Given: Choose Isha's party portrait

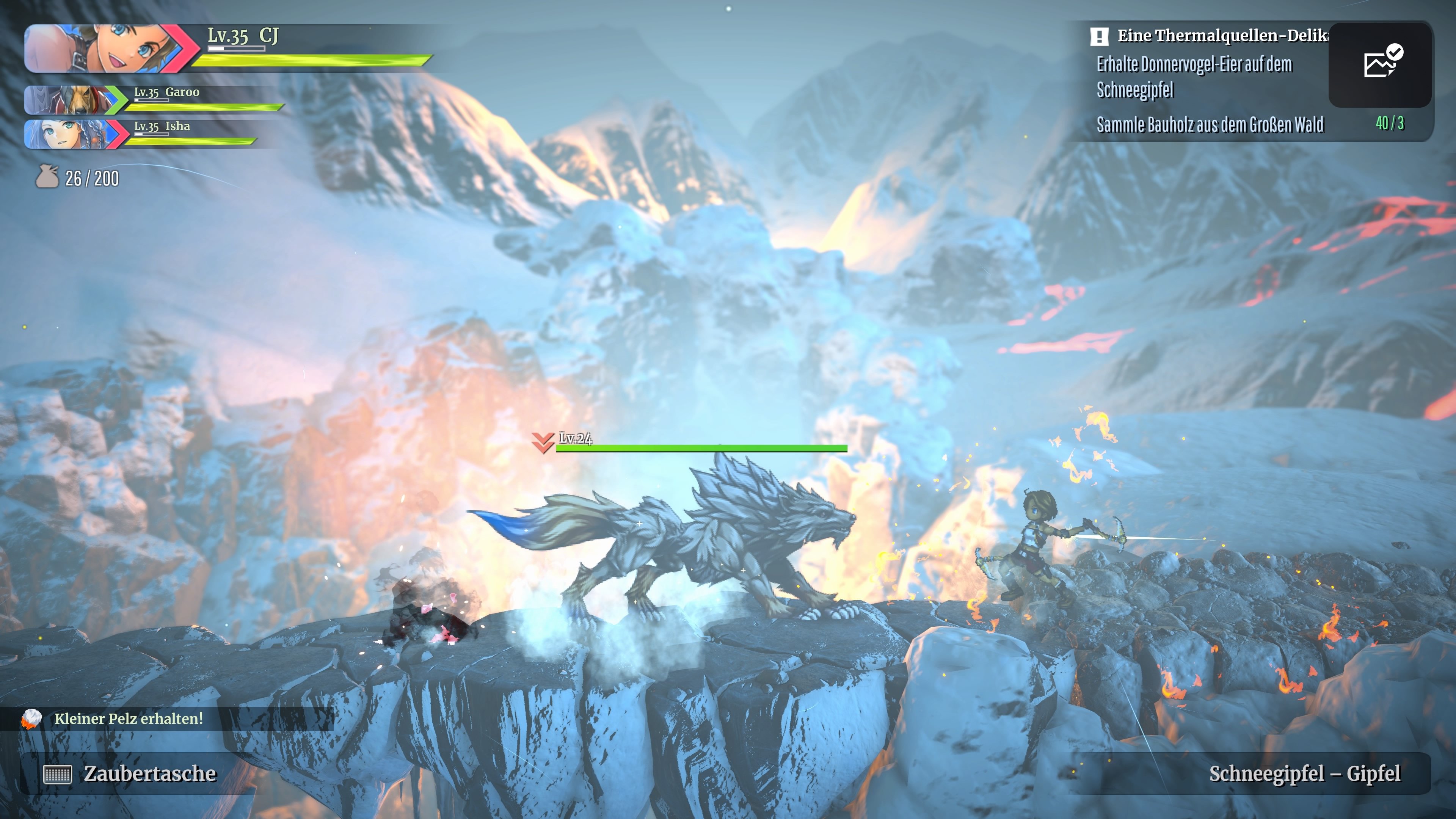Looking at the screenshot, I should (x=71, y=135).
